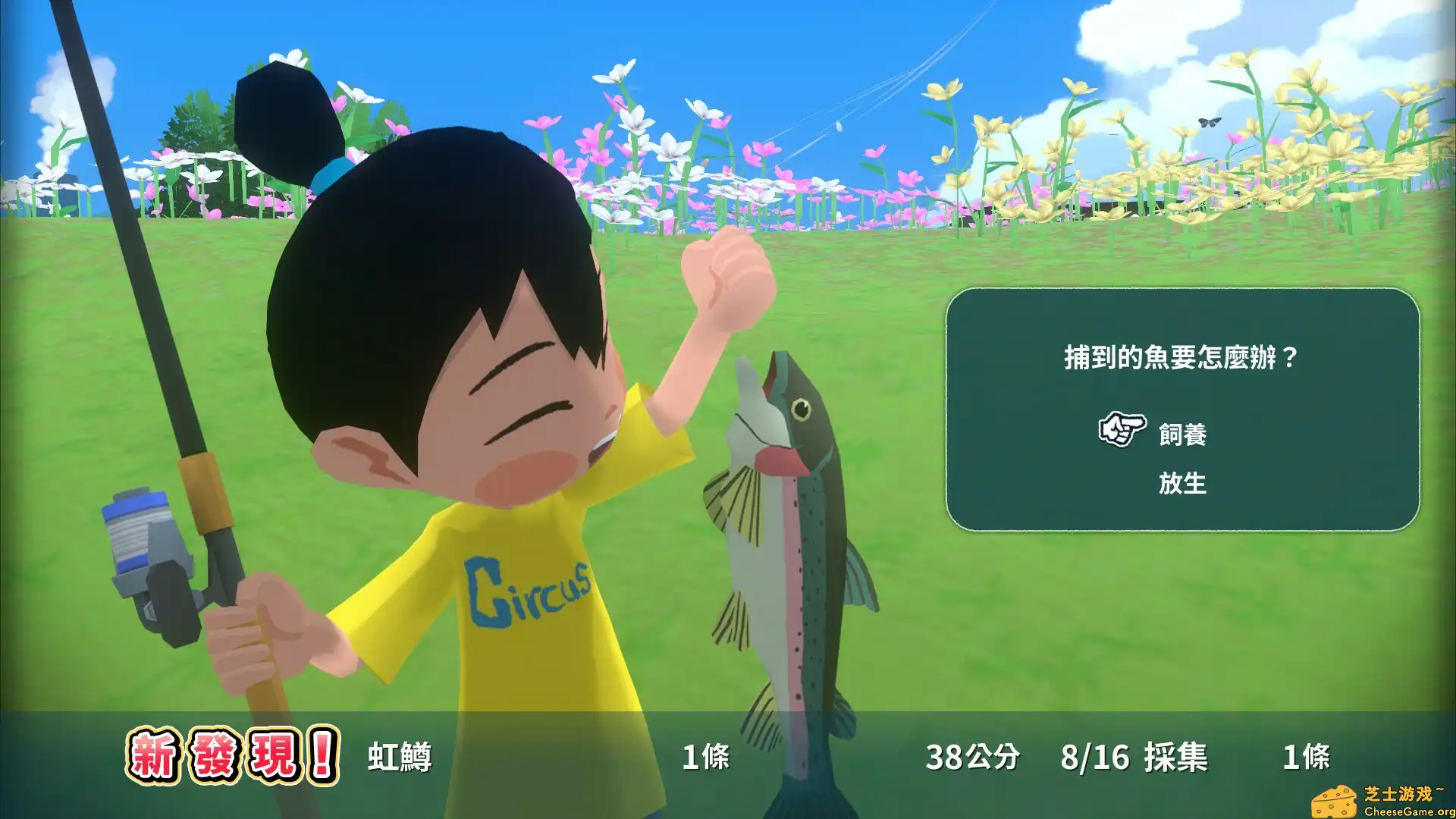Click the pointing hand cursor icon
This screenshot has width=1456, height=819.
1125,431
